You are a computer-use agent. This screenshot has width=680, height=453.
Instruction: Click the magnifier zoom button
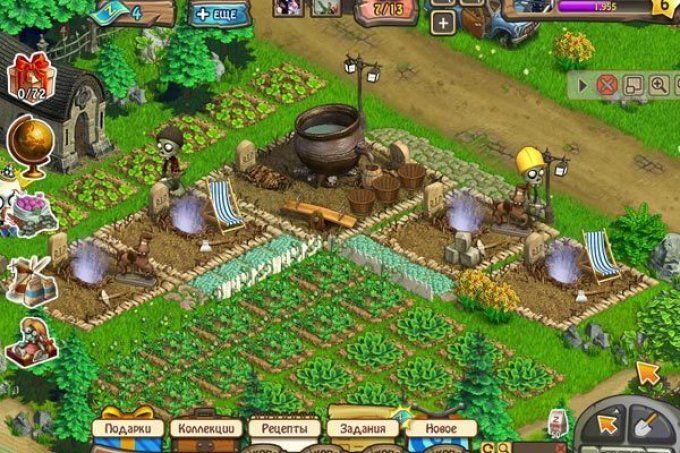[658, 85]
